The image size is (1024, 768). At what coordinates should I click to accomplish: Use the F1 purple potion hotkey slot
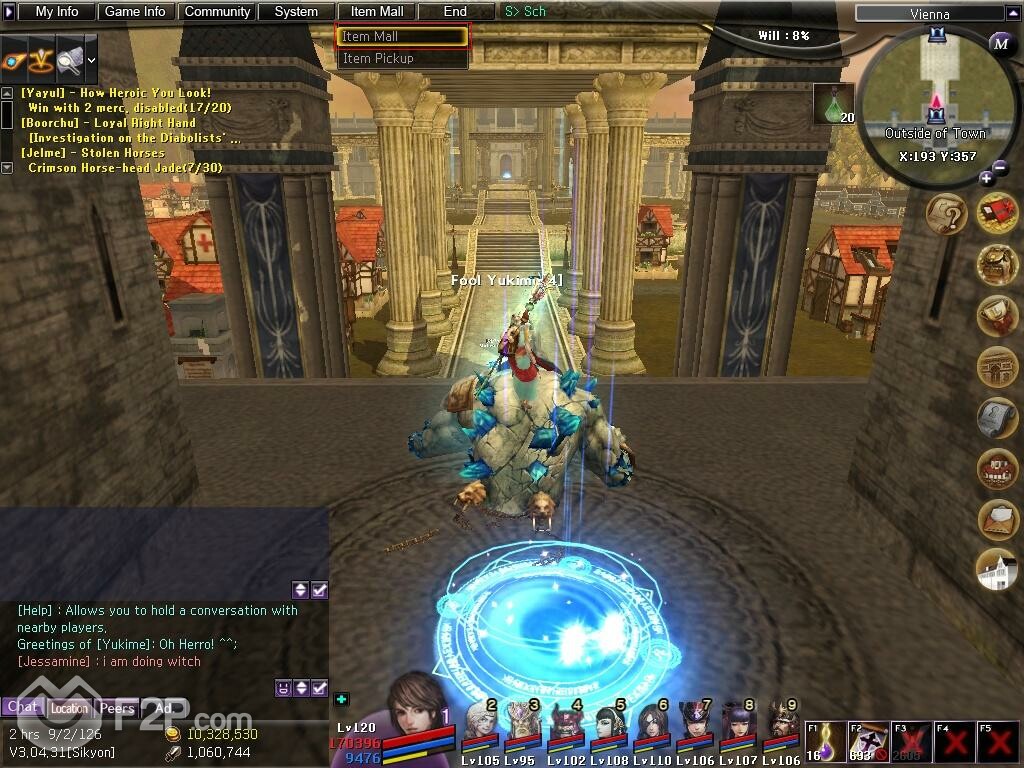tap(826, 742)
